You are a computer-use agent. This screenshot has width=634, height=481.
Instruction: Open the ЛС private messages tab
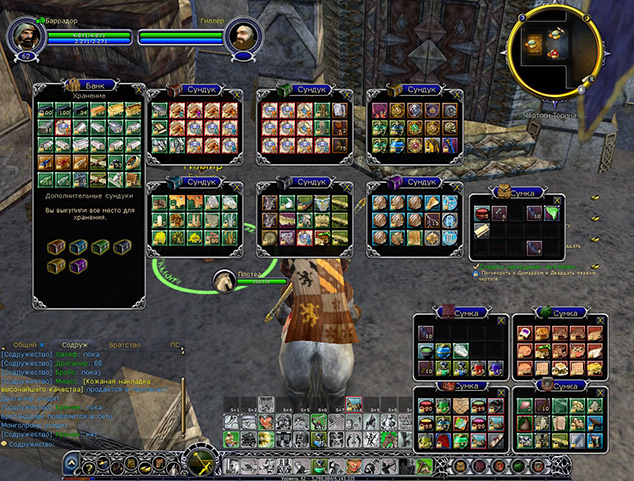coord(175,343)
